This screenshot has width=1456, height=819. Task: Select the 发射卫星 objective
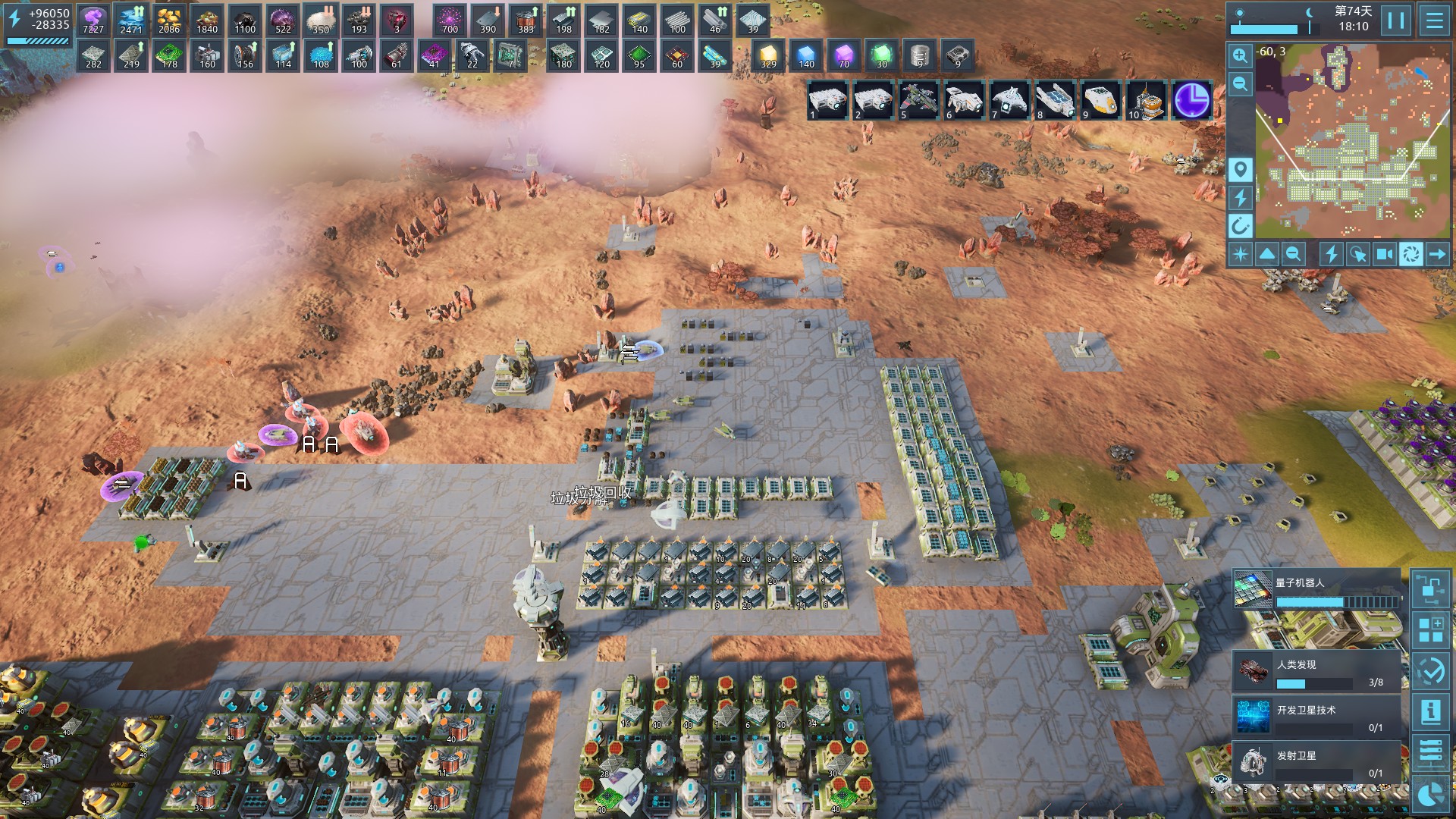point(1317,763)
